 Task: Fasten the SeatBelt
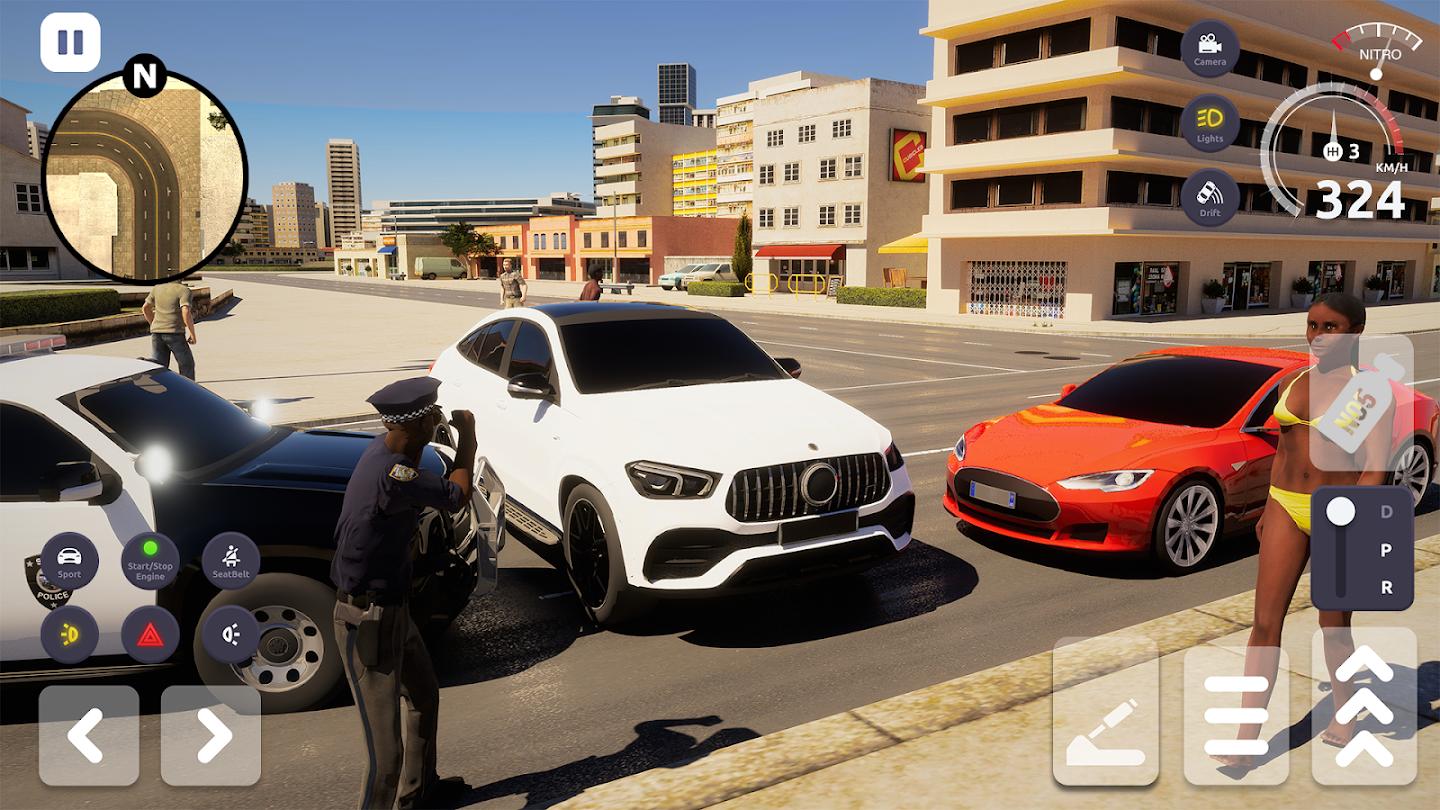pos(231,561)
